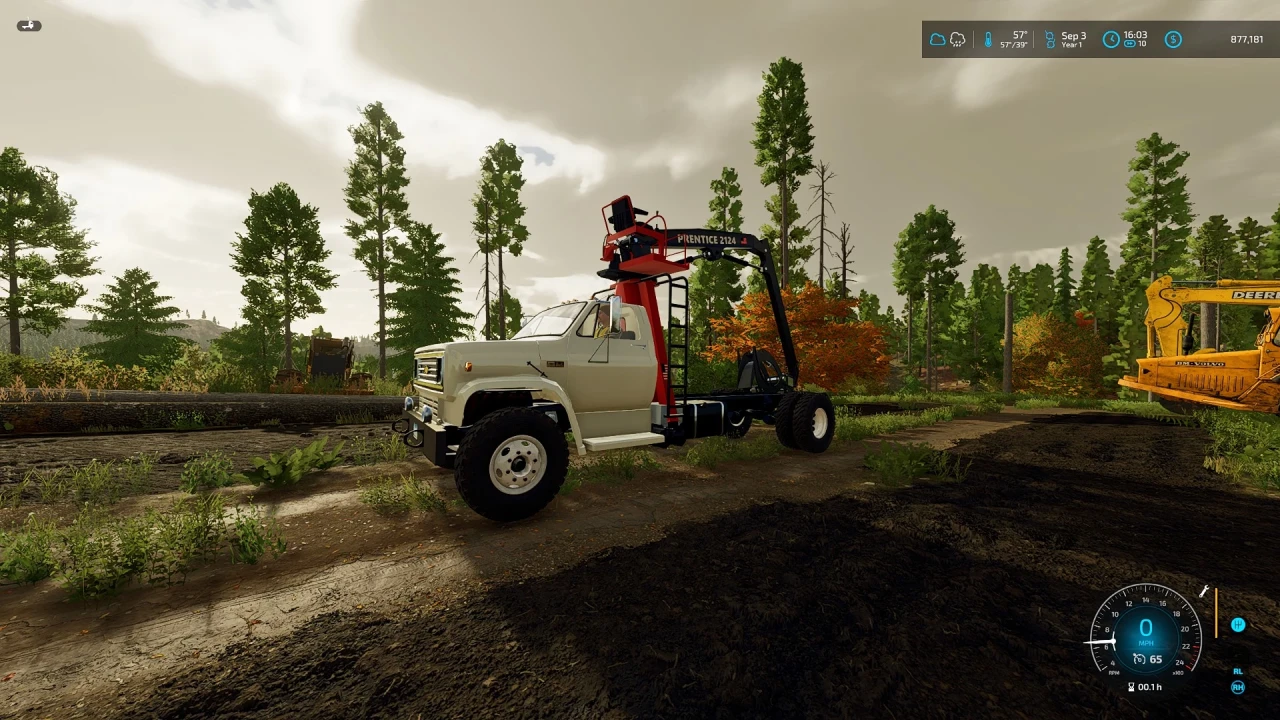This screenshot has width=1280, height=720.
Task: Click the rain forecast cloud icon
Action: 958,40
